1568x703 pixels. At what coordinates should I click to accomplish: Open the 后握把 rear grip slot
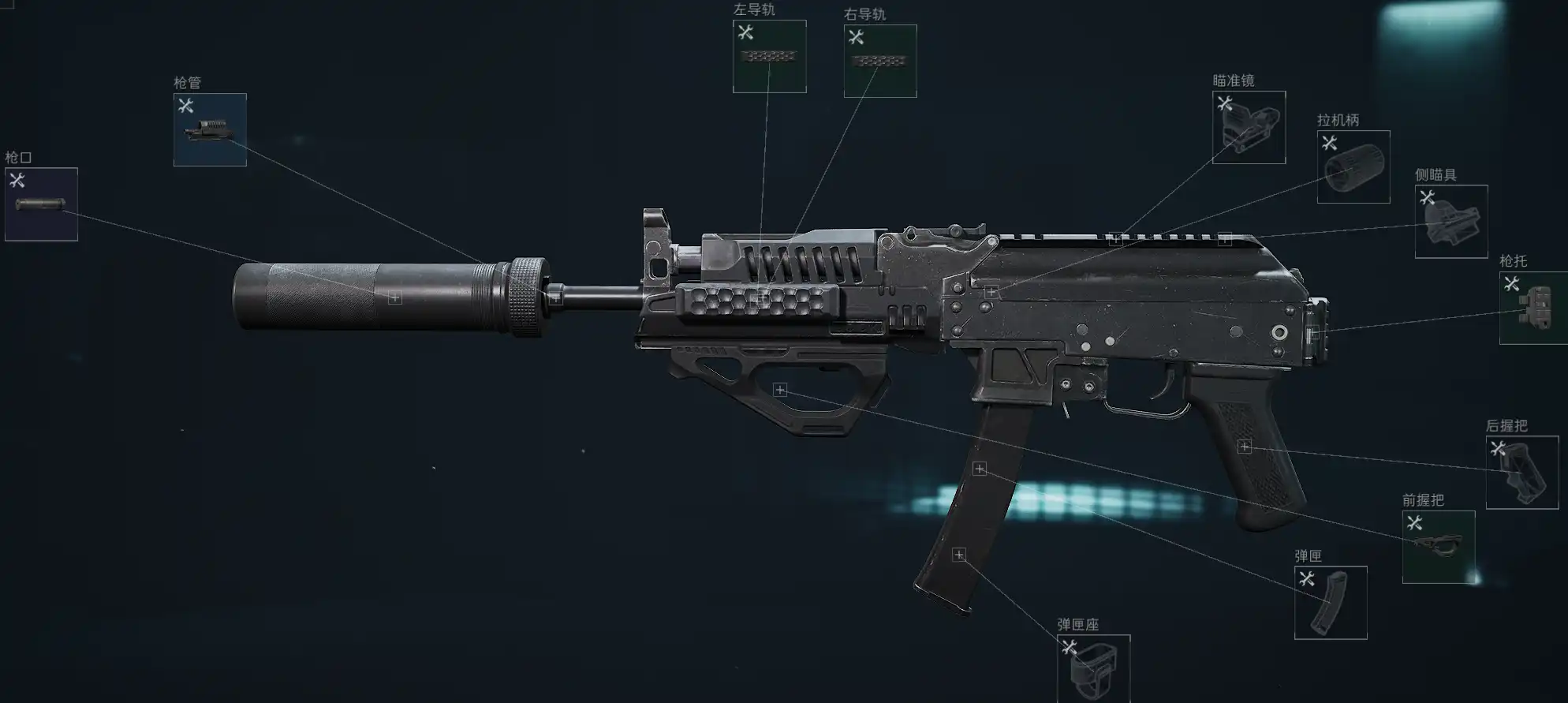point(1521,472)
